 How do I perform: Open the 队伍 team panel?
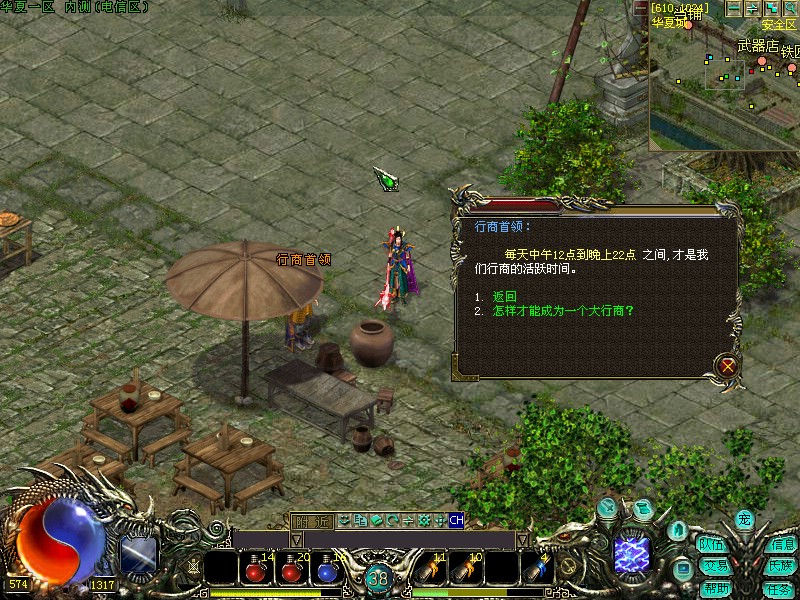(x=712, y=545)
